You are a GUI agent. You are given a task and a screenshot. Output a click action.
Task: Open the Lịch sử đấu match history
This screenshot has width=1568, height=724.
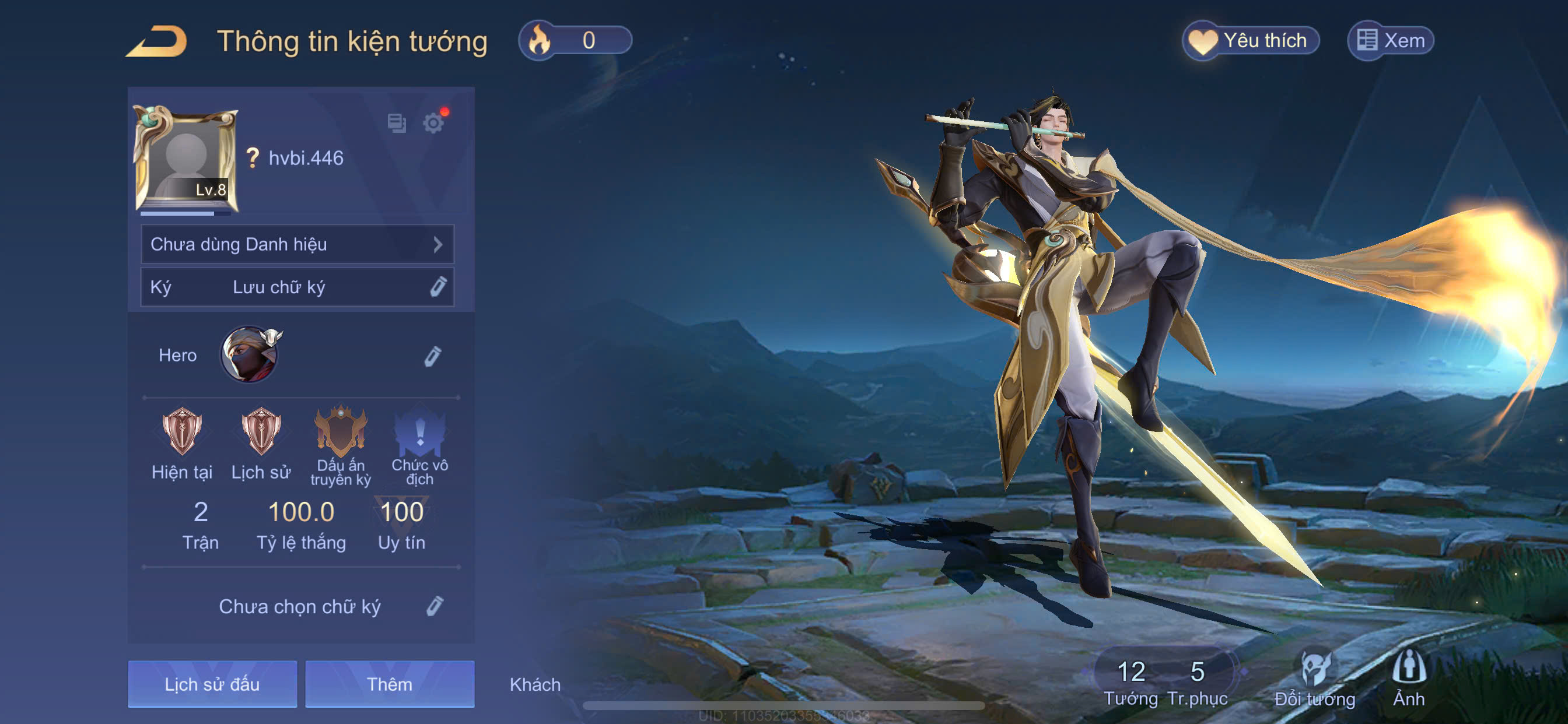212,684
